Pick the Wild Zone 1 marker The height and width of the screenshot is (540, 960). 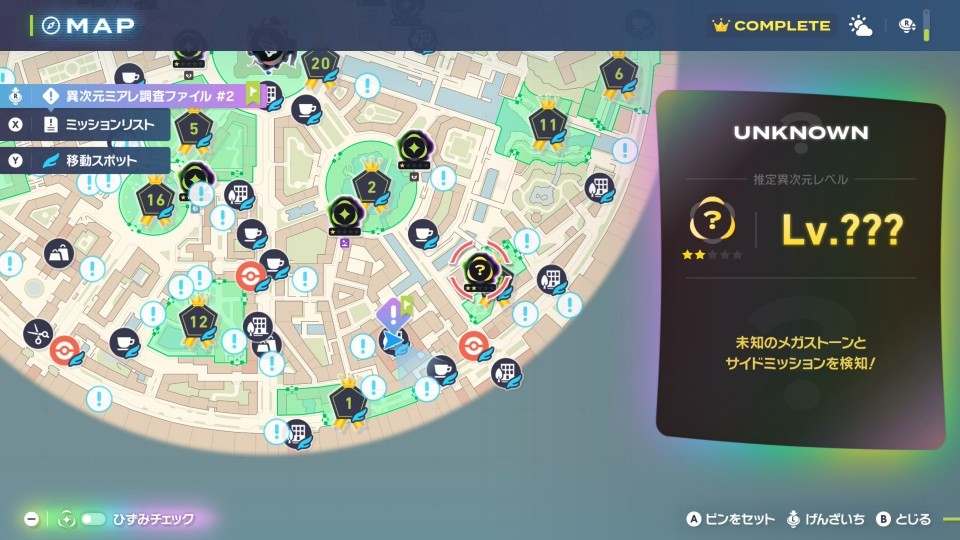pos(348,403)
